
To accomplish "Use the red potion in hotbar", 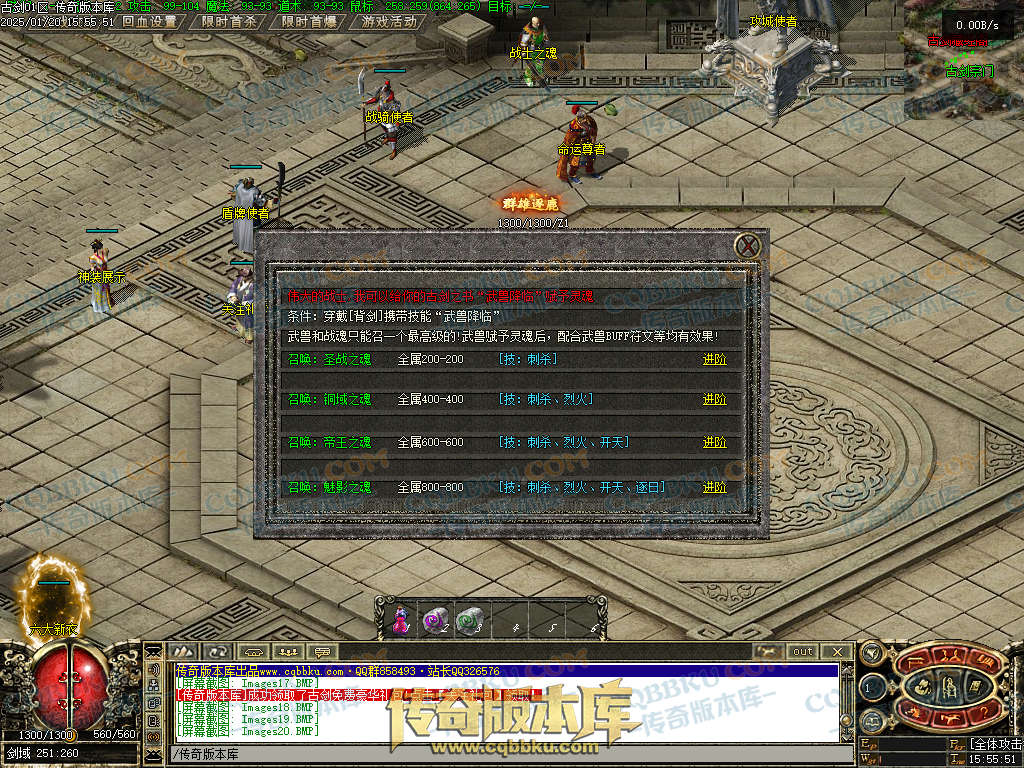I will 400,622.
